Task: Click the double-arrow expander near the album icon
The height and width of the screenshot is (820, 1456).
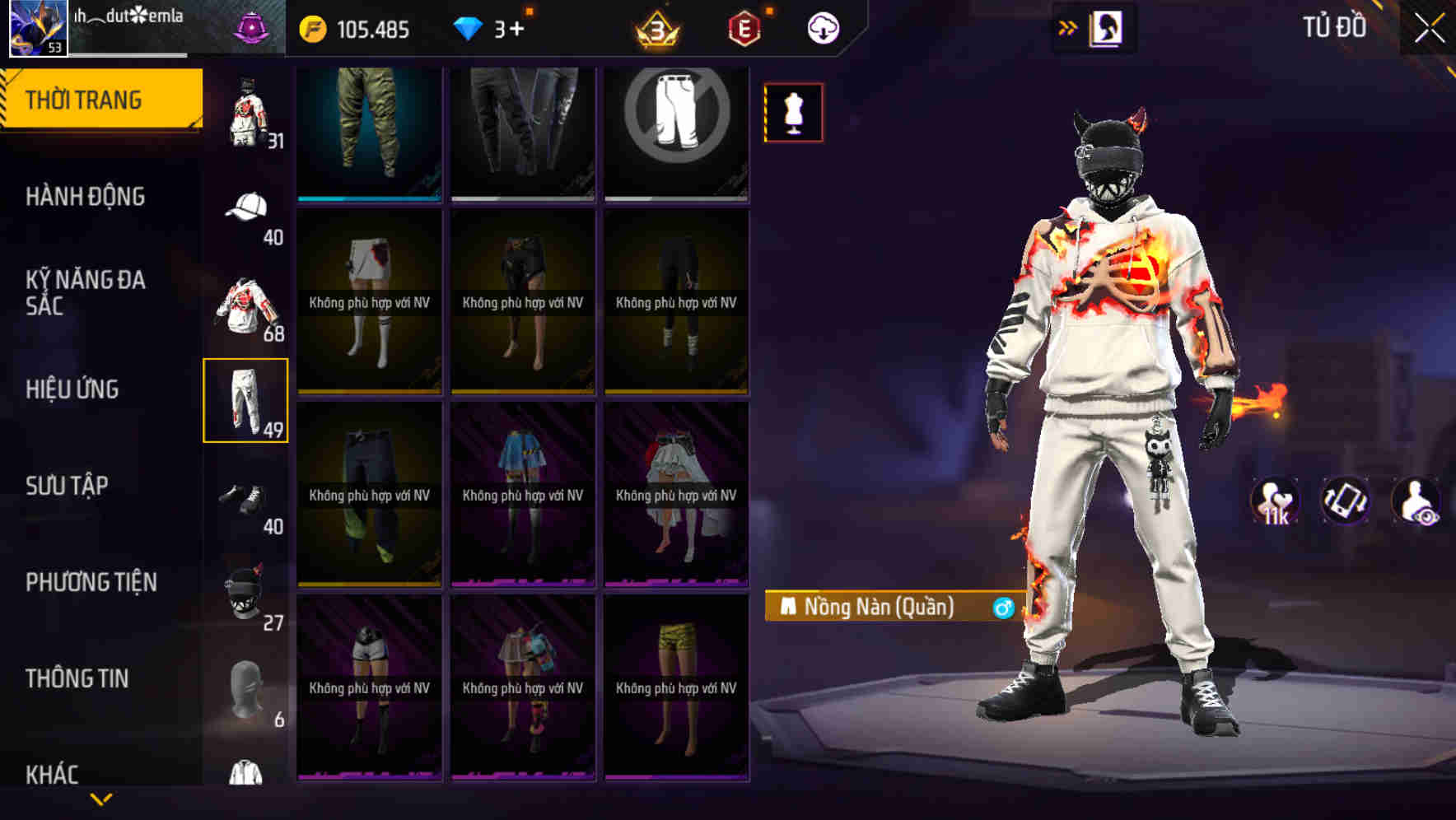Action: click(x=1067, y=27)
